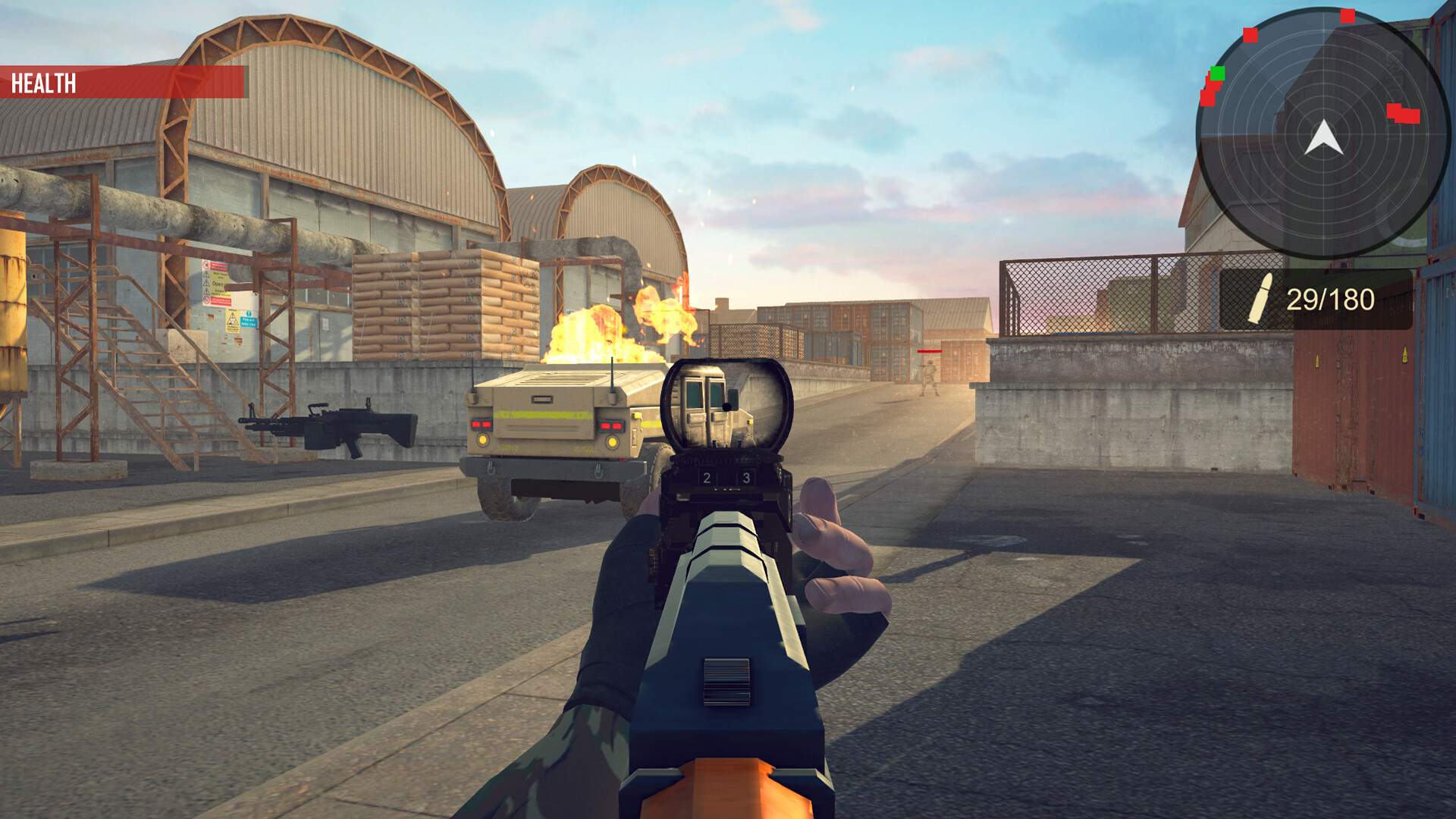The height and width of the screenshot is (819, 1456).
Task: Click the bullet icon beside the ammo counter
Action: pos(1262,297)
